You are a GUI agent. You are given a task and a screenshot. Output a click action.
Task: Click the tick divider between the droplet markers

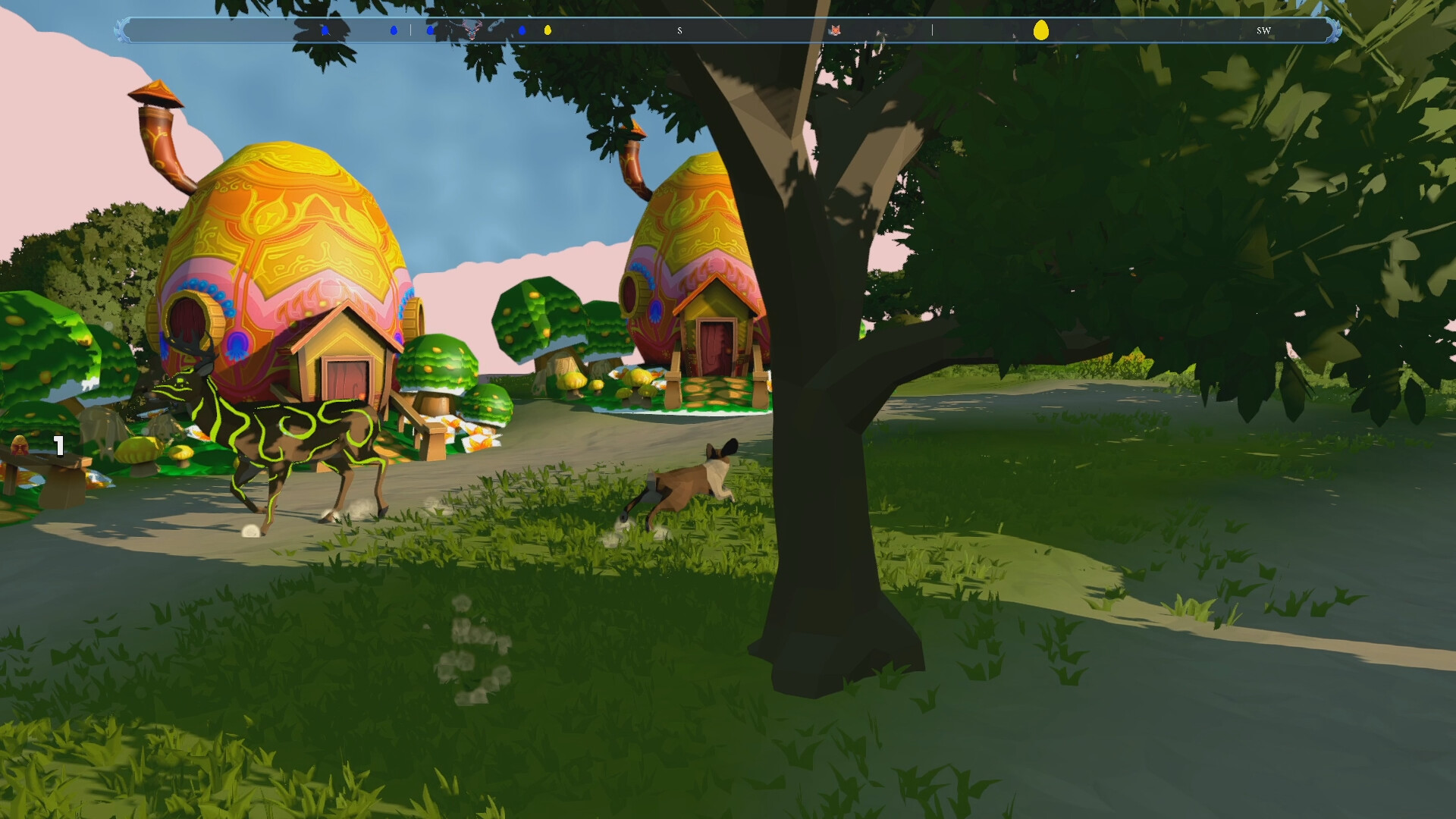point(410,31)
